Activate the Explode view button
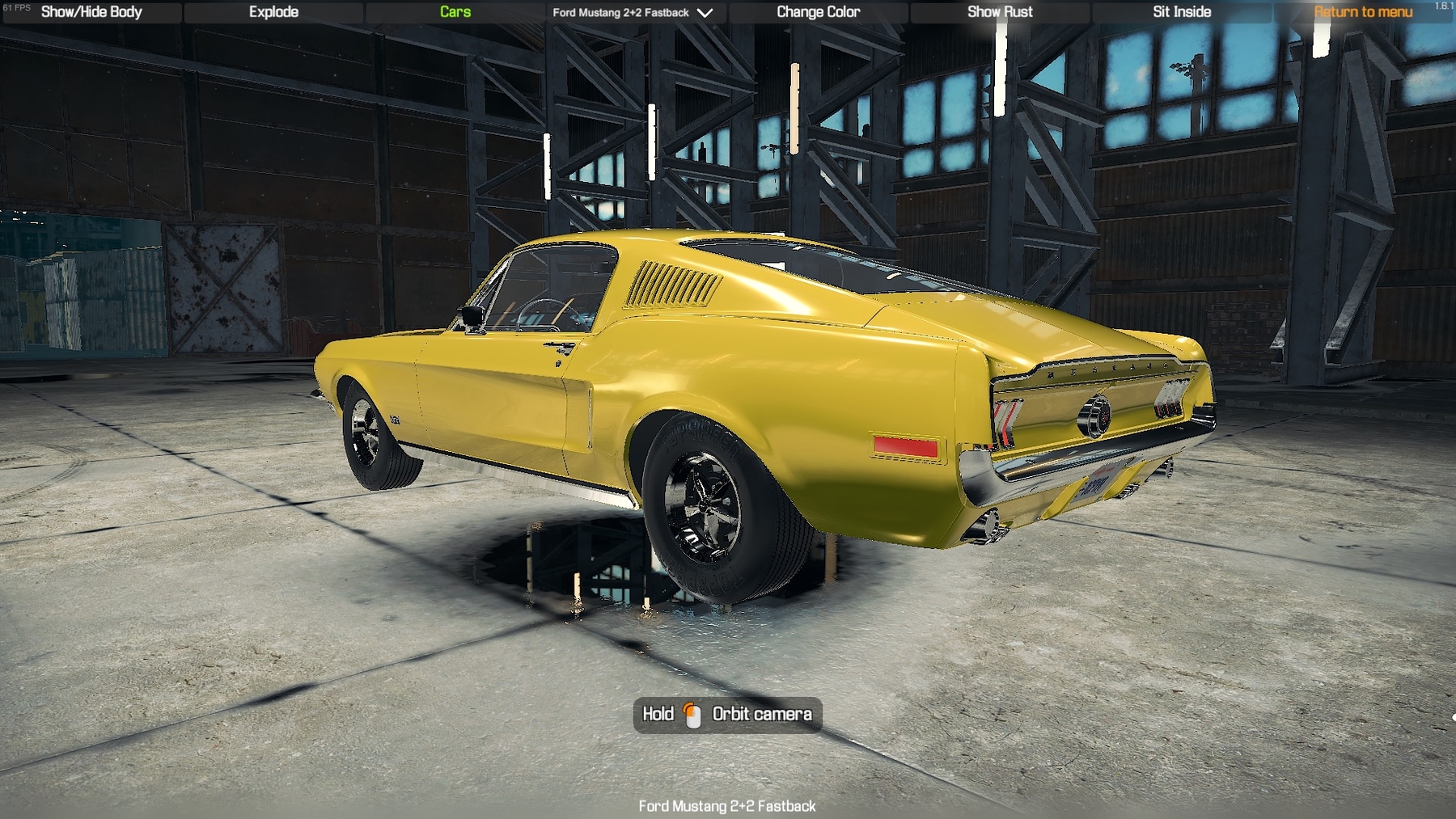The image size is (1456, 819). tap(273, 12)
